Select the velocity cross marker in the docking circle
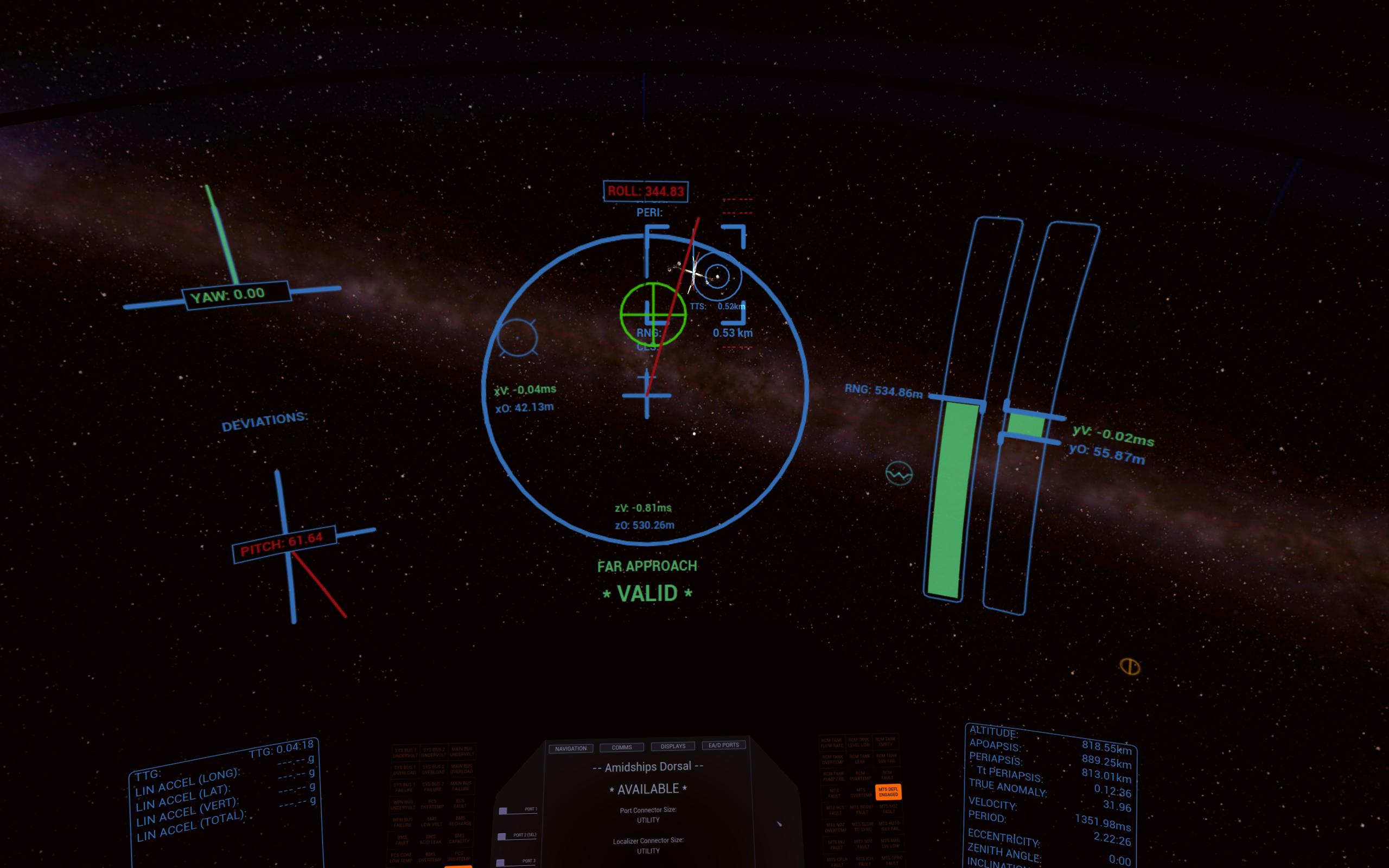 tap(648, 396)
